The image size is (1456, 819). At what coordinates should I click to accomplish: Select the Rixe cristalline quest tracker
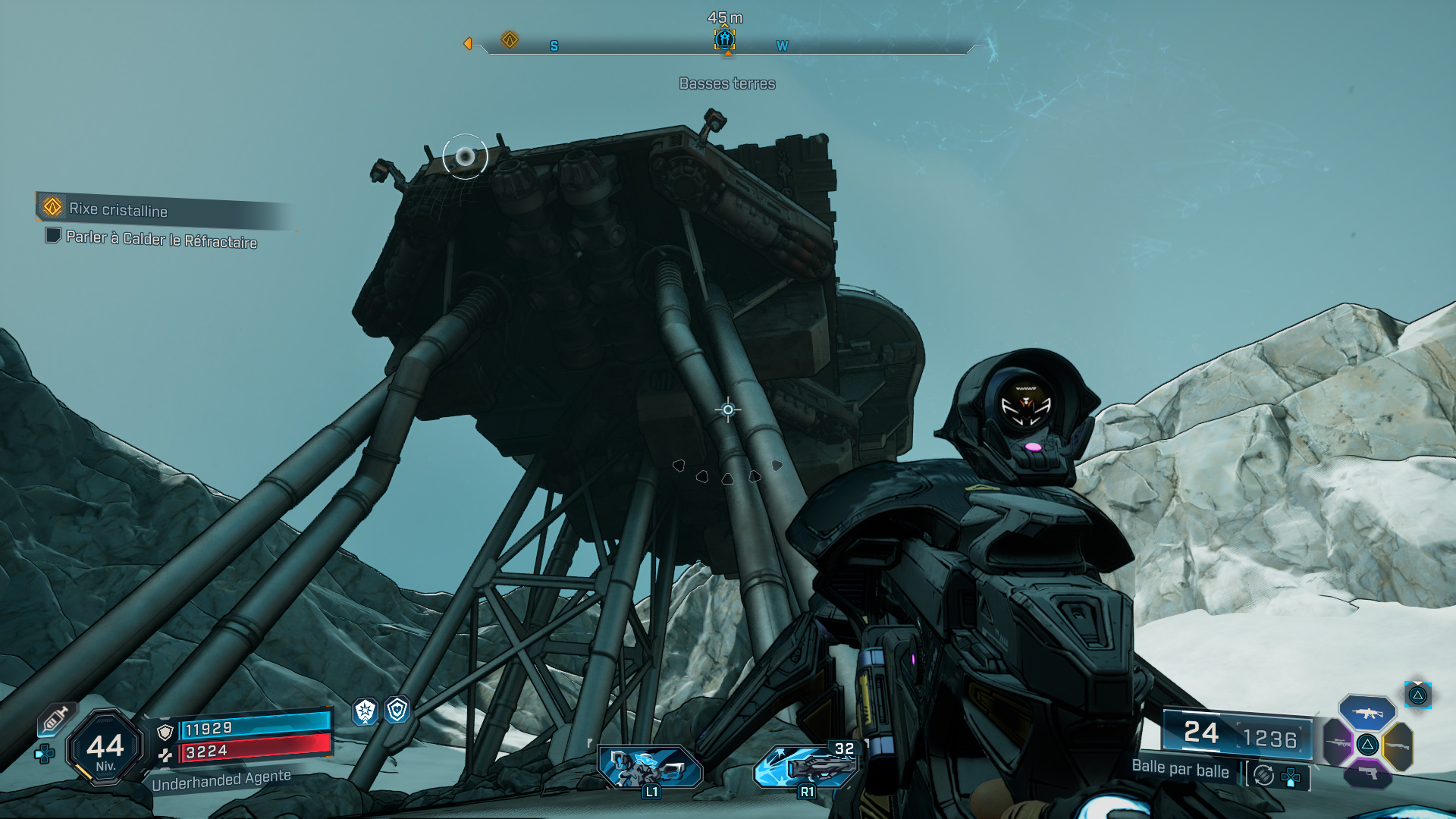tap(118, 209)
